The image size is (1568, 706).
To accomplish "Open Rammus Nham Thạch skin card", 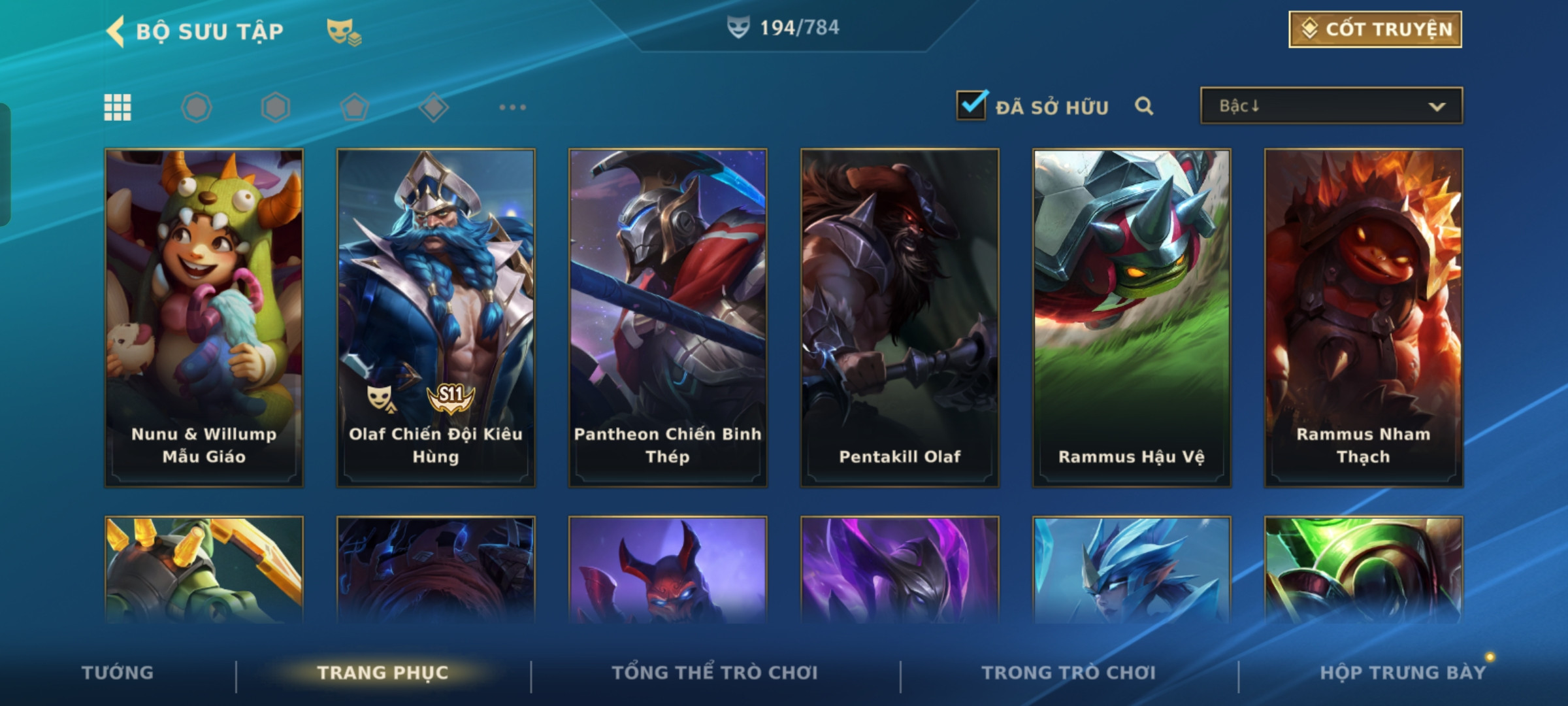I will tap(1364, 318).
